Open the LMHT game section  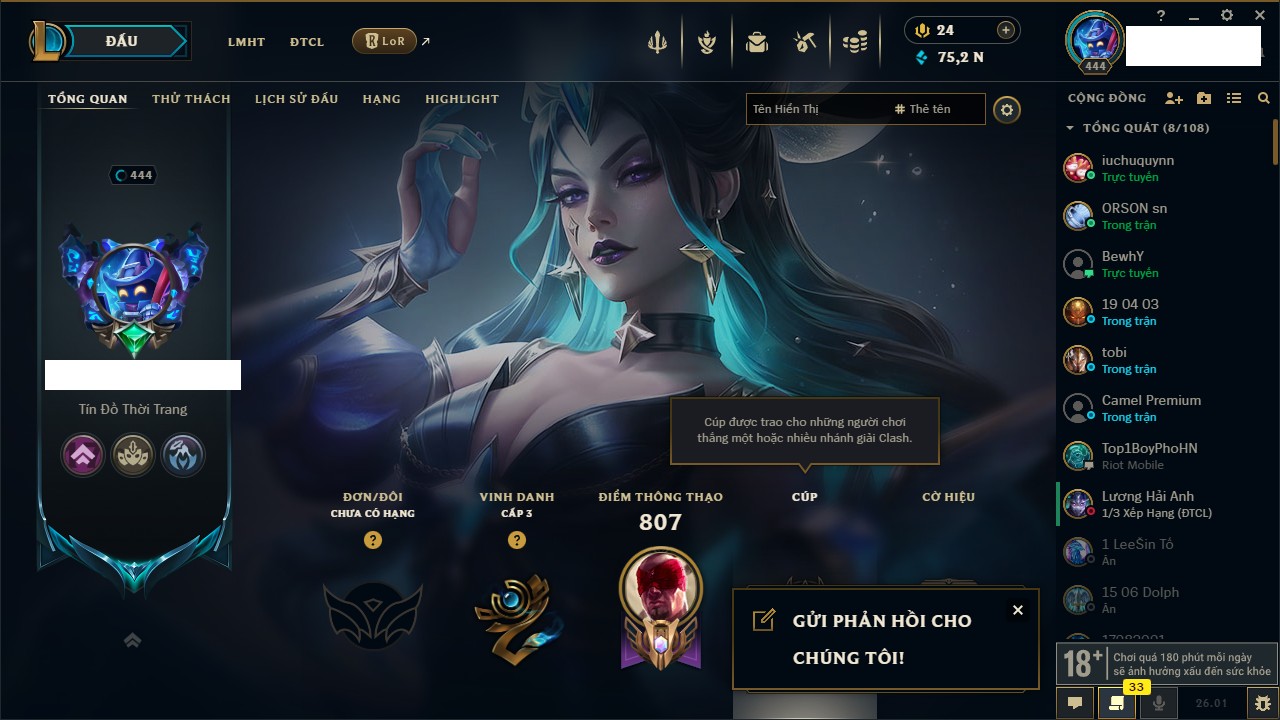coord(246,42)
